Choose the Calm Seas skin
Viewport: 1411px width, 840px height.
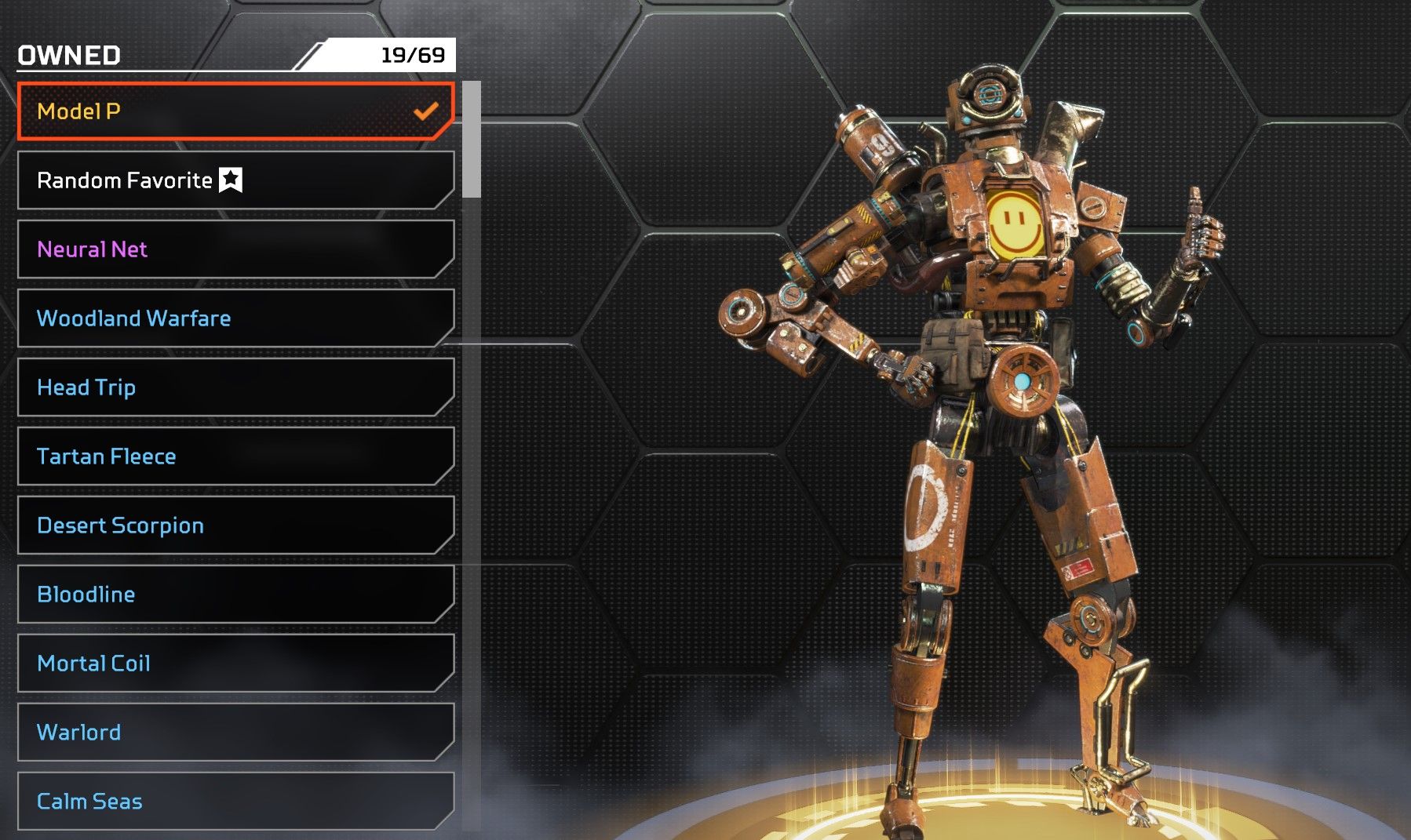click(235, 801)
